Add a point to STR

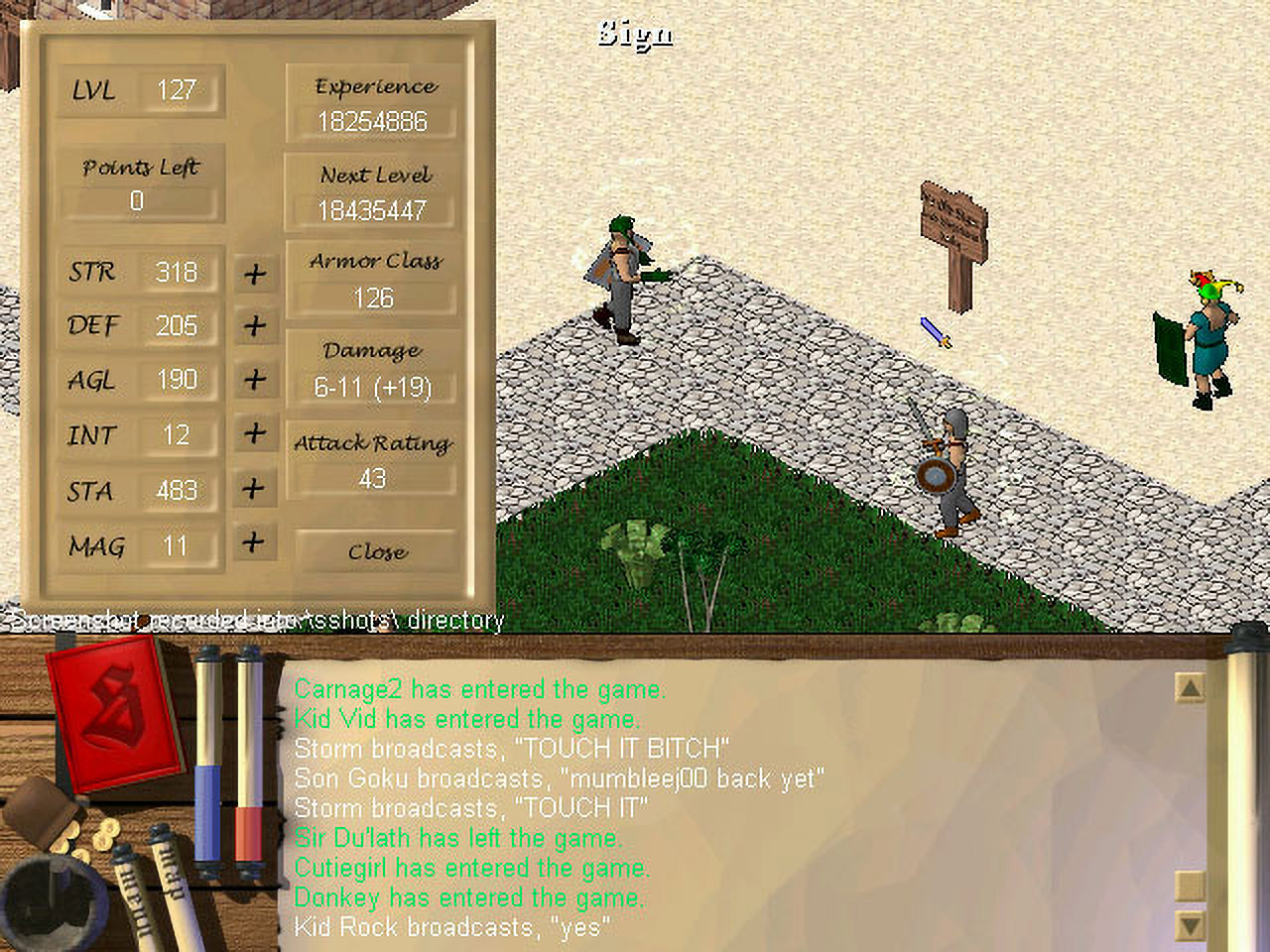point(255,273)
